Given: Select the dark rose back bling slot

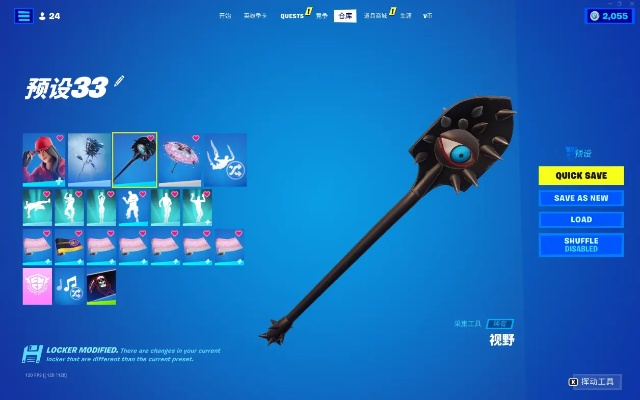Looking at the screenshot, I should pyautogui.click(x=89, y=159).
